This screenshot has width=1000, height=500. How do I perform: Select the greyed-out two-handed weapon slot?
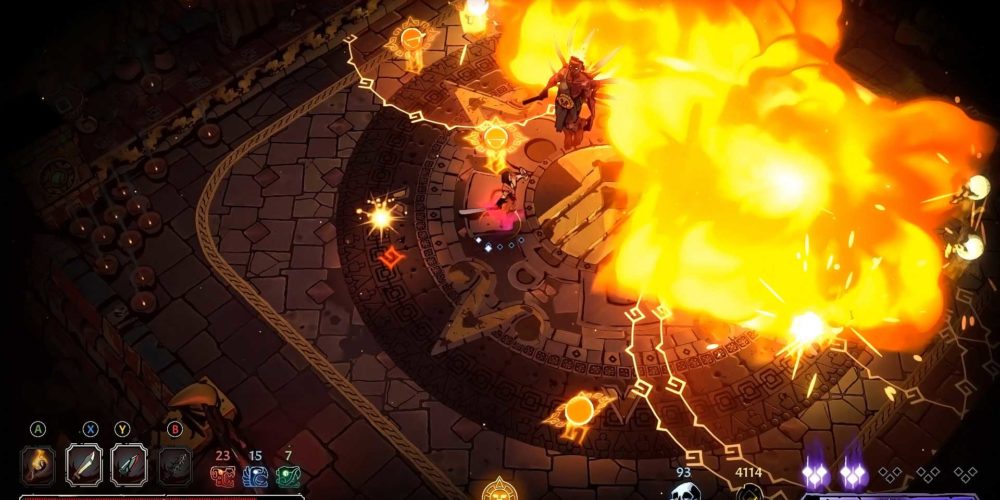click(x=175, y=465)
